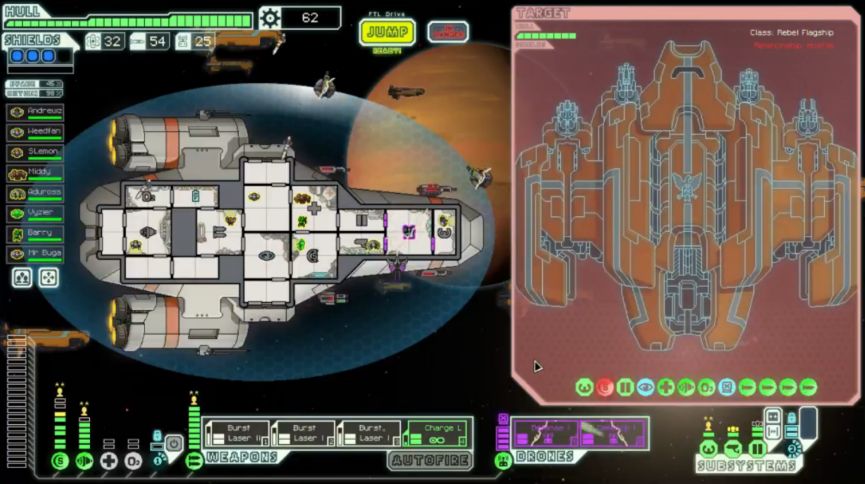Open the ship upgrade menu beside JUMP
This screenshot has width=865, height=484.
coord(448,31)
